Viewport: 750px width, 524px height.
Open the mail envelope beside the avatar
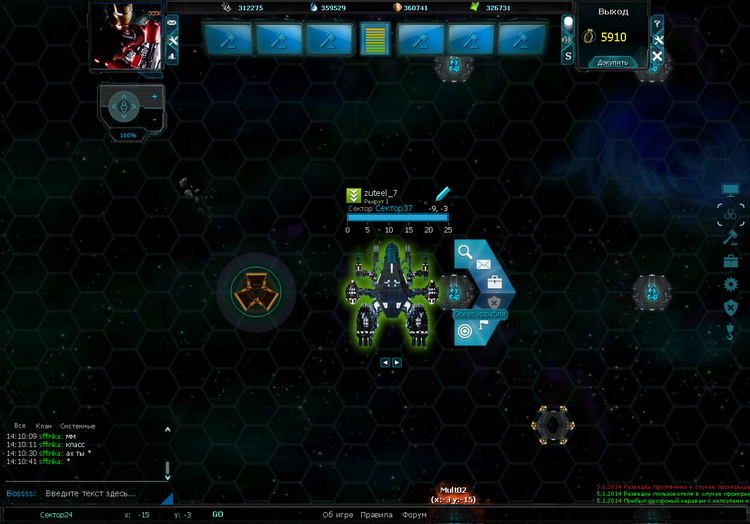pos(172,22)
